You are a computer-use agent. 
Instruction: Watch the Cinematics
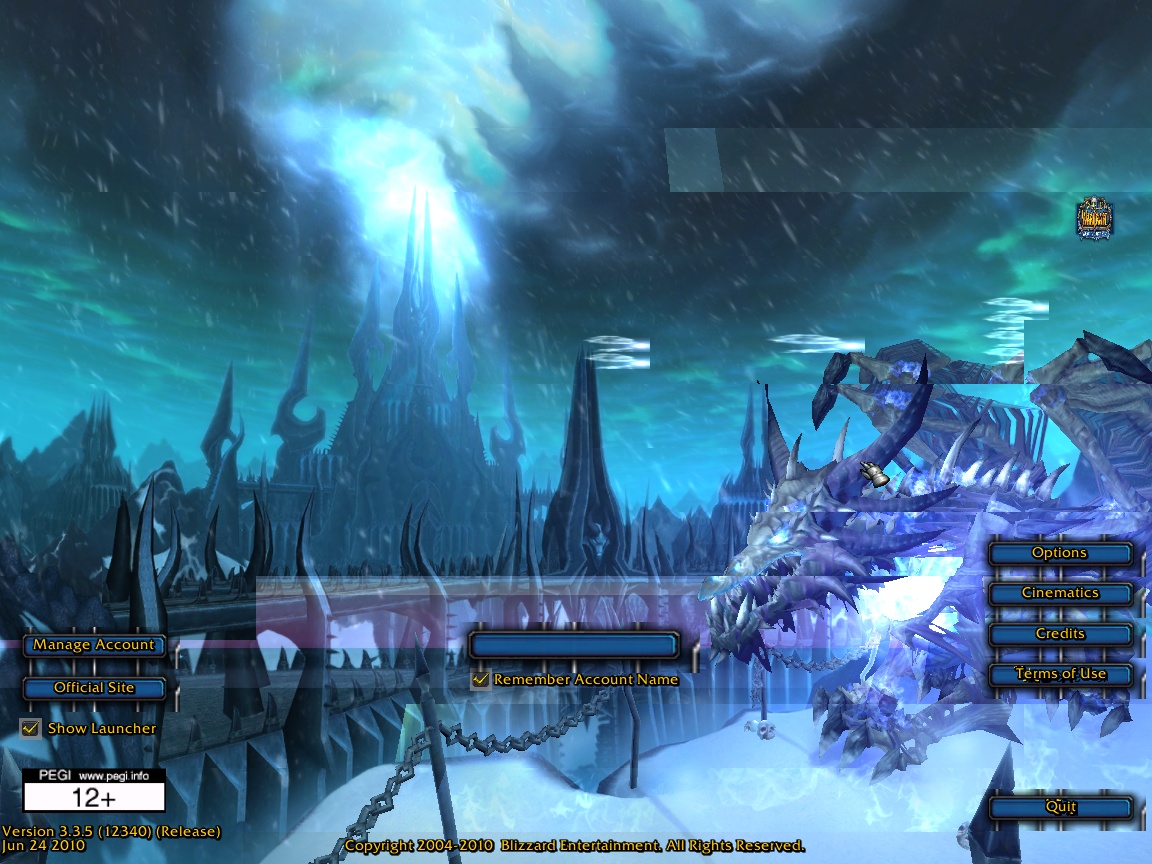(x=1059, y=593)
